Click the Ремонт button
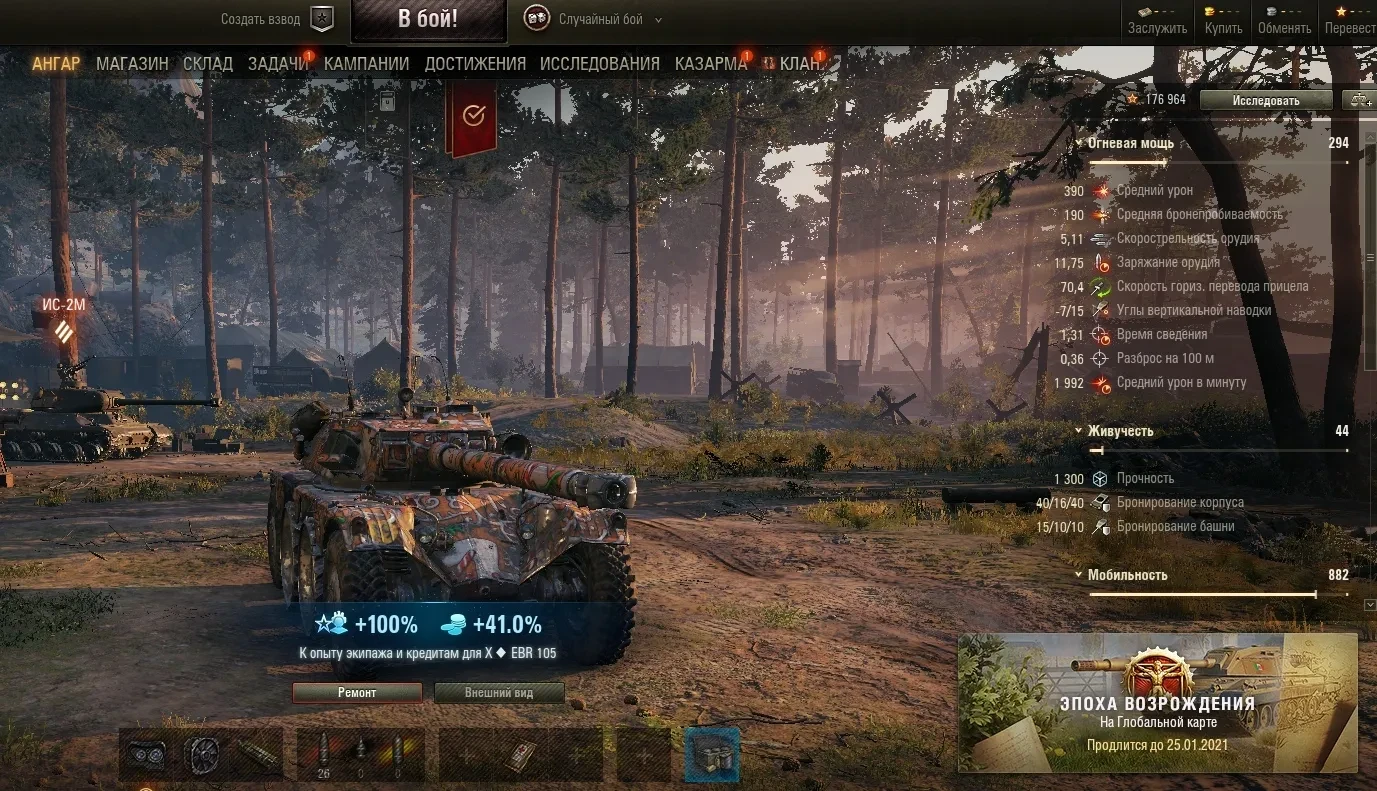The width and height of the screenshot is (1377, 791). point(357,693)
